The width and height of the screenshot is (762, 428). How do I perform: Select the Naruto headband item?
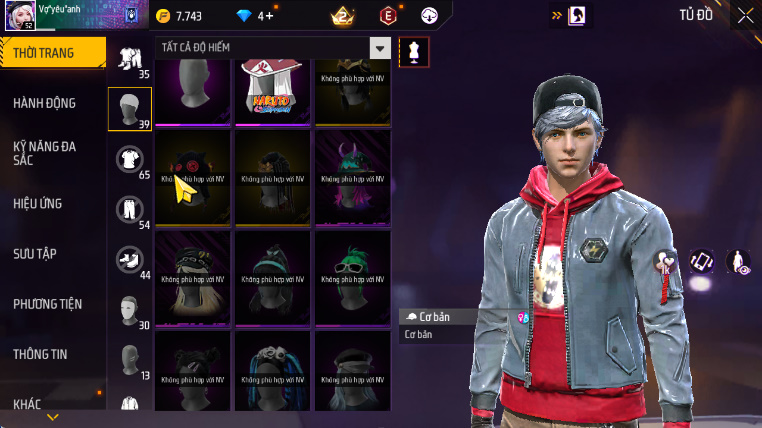point(274,91)
